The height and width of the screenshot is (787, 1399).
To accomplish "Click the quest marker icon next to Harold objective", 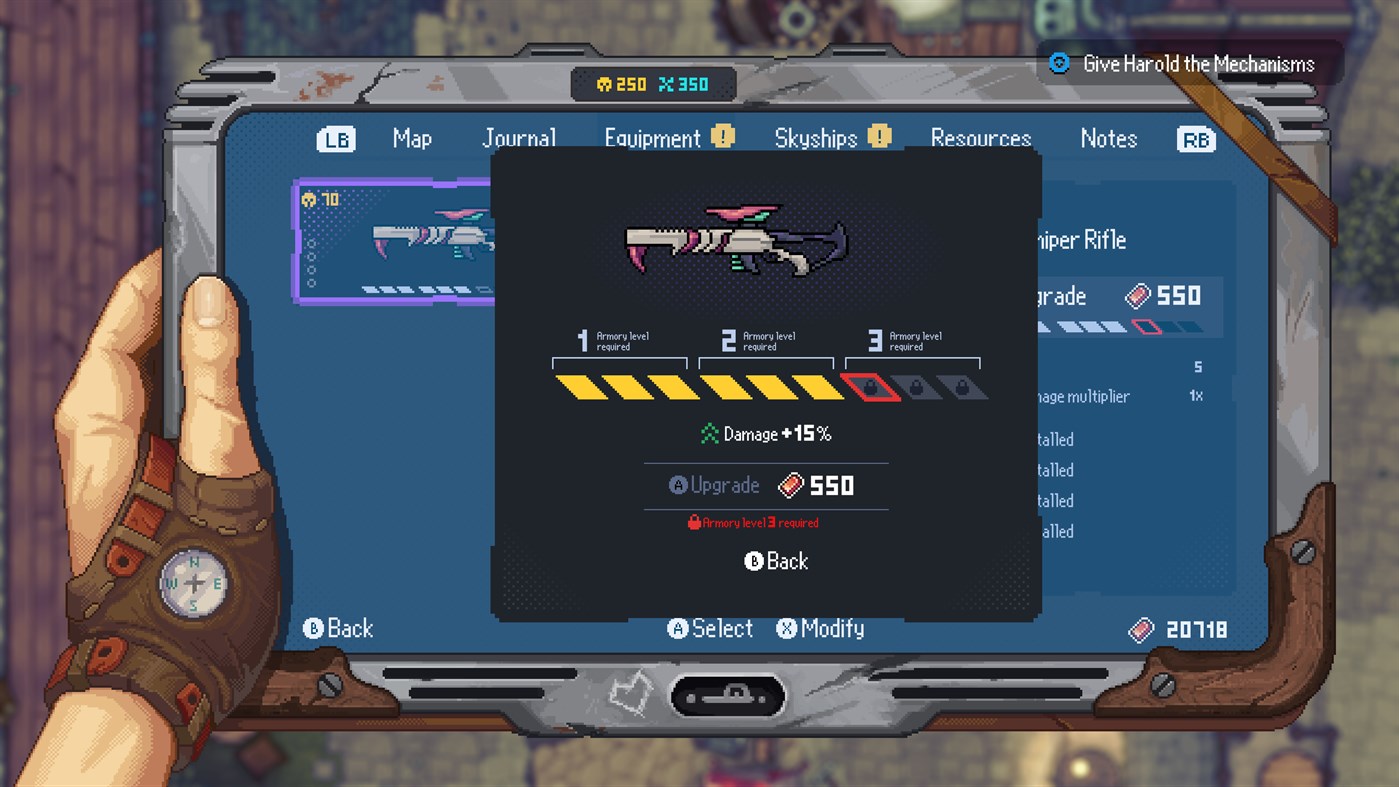I will (x=1057, y=63).
